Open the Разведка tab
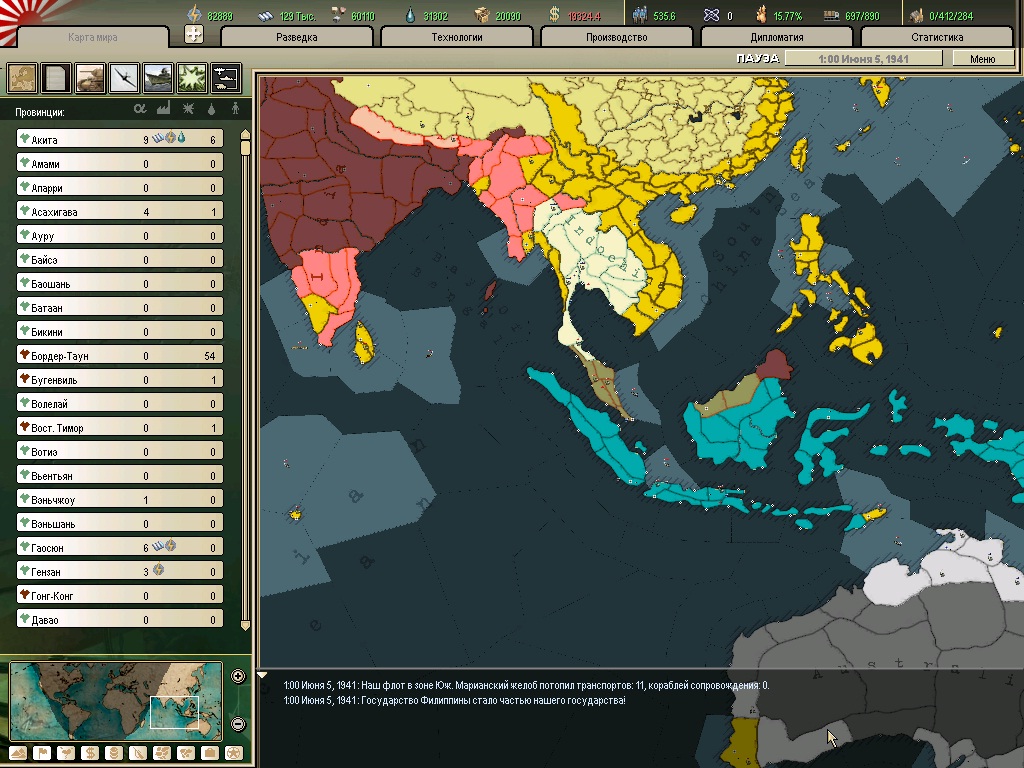 [x=297, y=37]
